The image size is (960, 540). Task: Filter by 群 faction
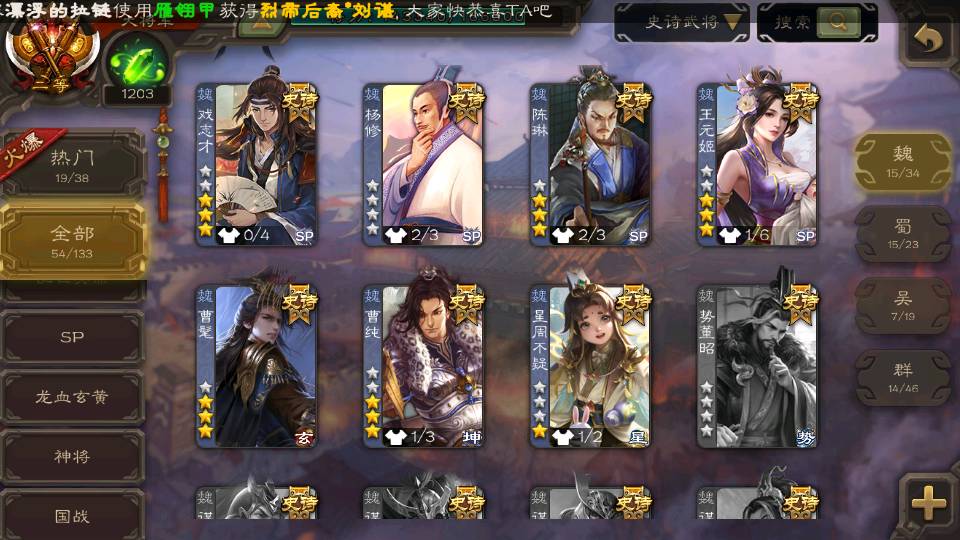tap(903, 377)
